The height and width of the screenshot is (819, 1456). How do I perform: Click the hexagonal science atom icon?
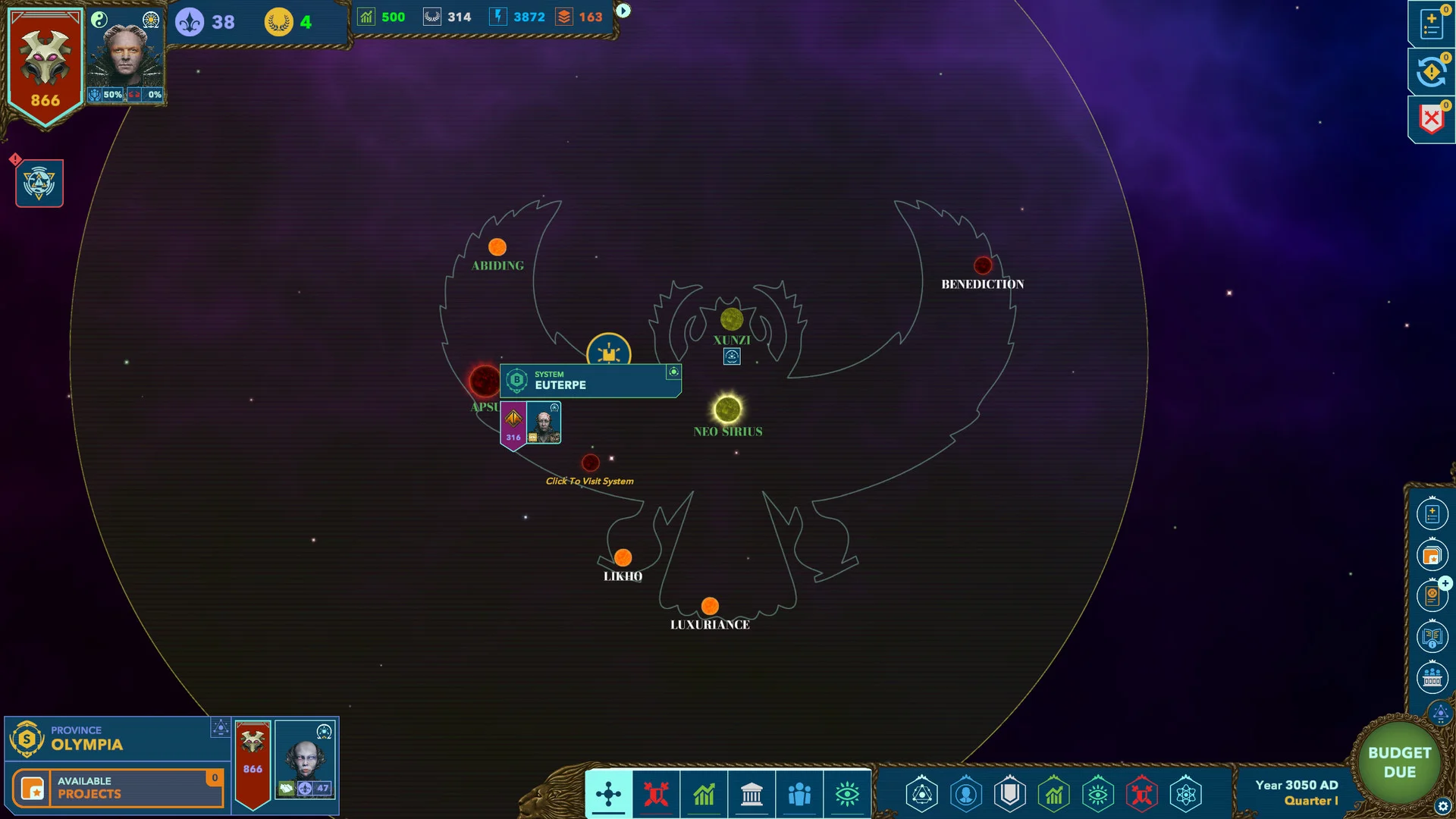tap(1187, 794)
